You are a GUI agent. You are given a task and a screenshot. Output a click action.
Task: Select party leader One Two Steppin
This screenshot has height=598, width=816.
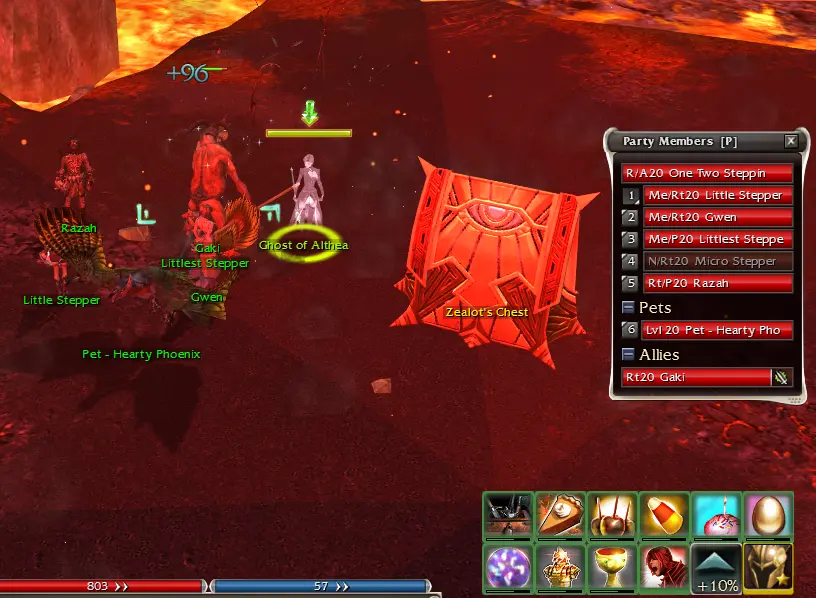(708, 173)
